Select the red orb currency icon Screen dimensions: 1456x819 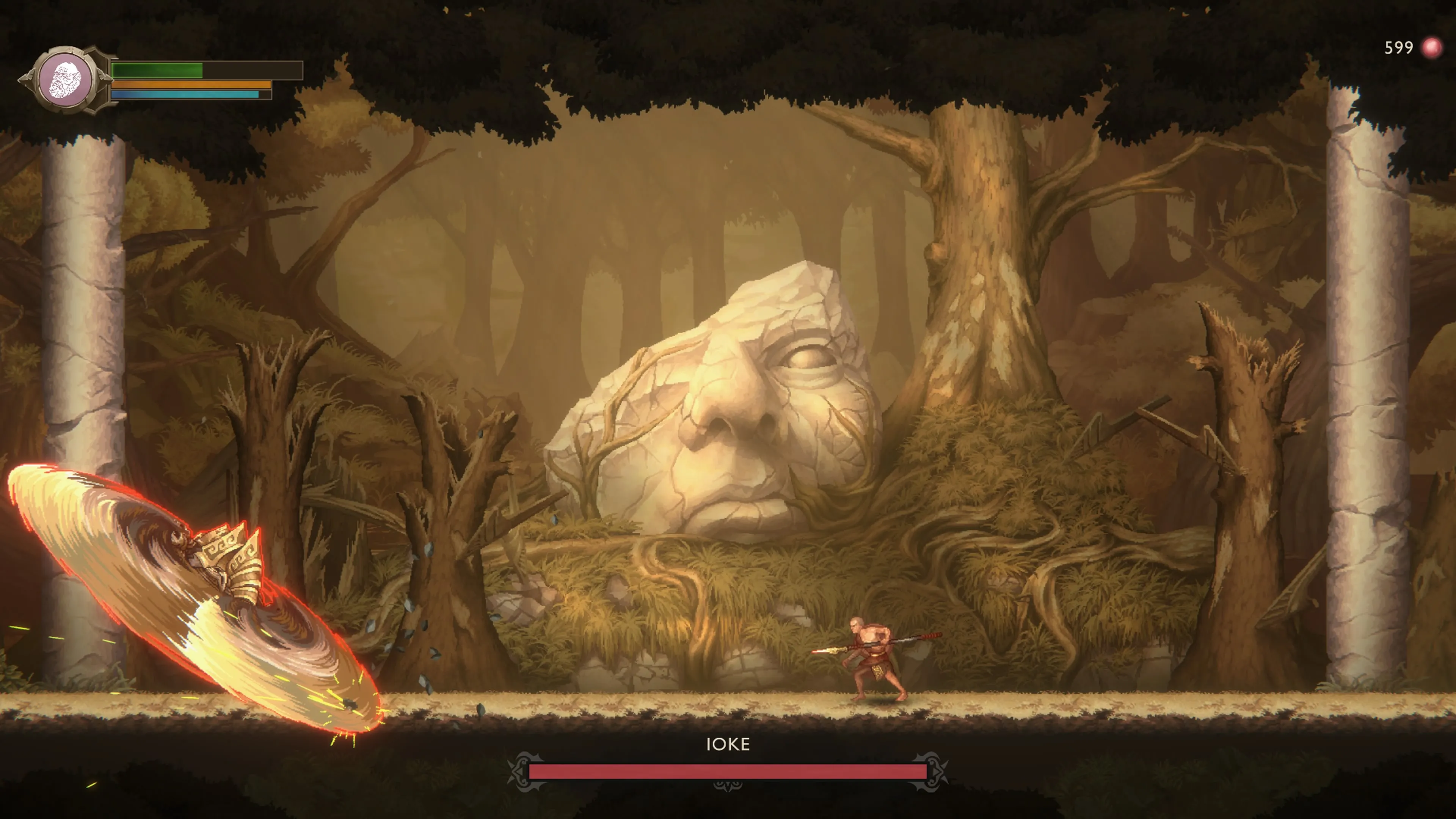[x=1431, y=48]
